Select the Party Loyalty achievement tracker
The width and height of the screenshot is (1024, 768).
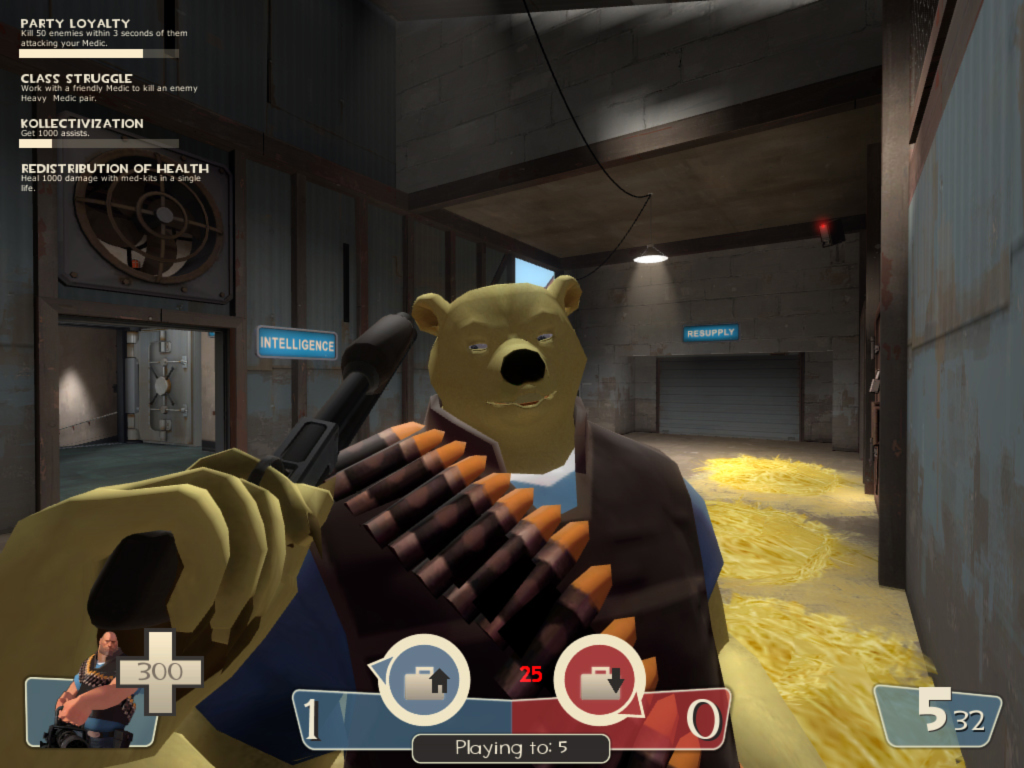click(x=75, y=23)
